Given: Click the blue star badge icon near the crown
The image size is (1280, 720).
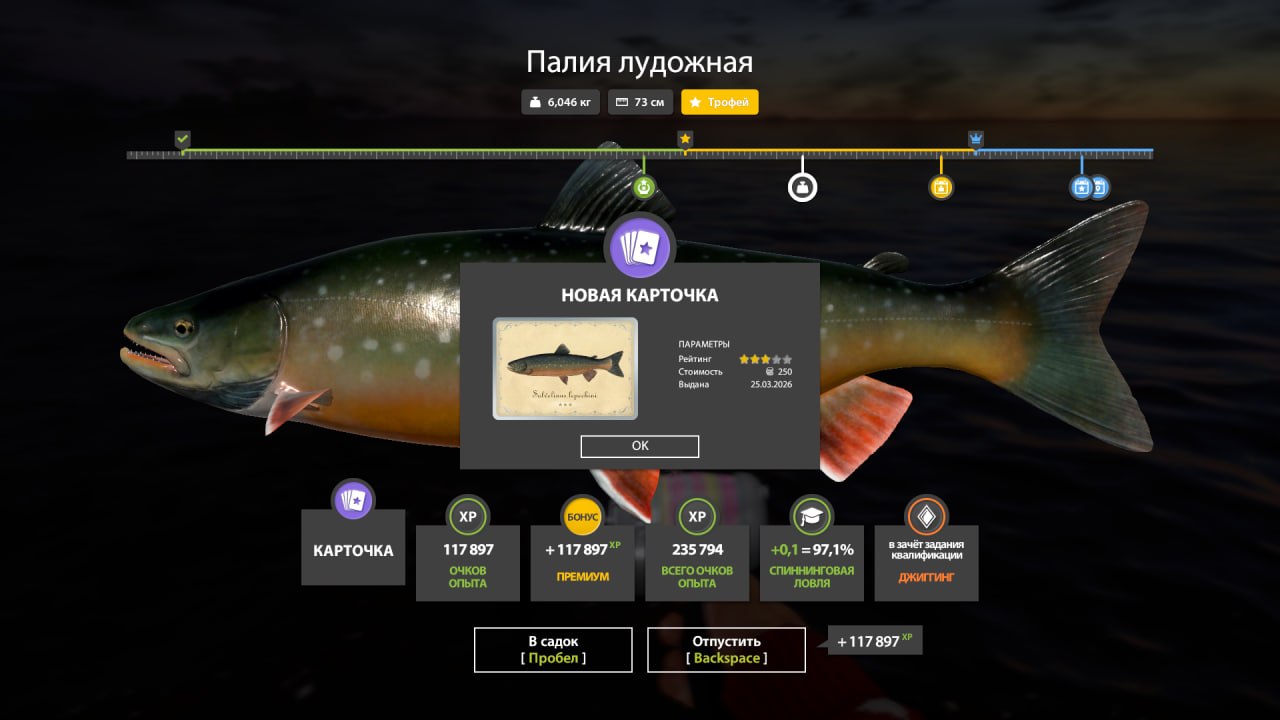Looking at the screenshot, I should [1083, 186].
